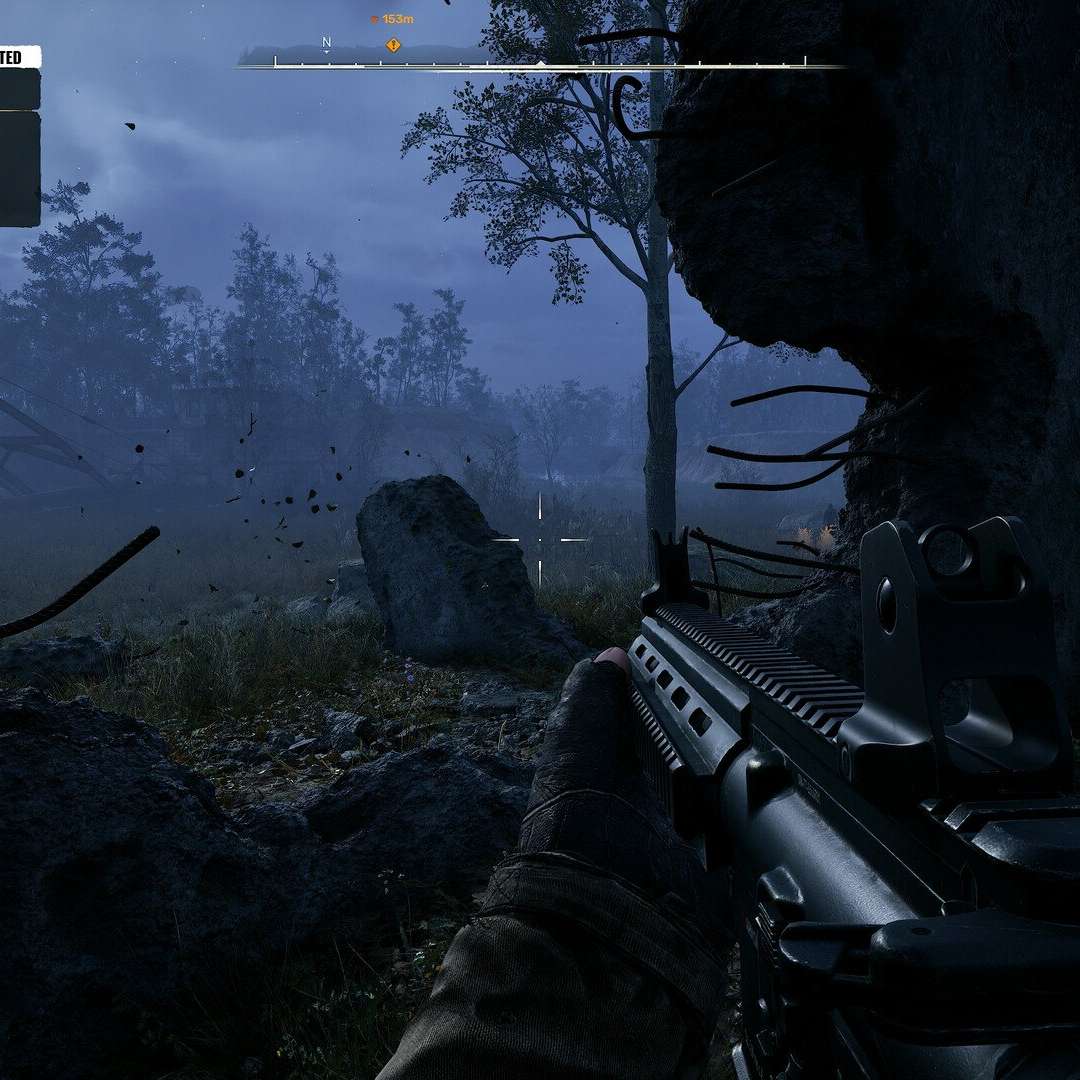
Task: Click the orange objective marker on the compass
Action: (393, 45)
